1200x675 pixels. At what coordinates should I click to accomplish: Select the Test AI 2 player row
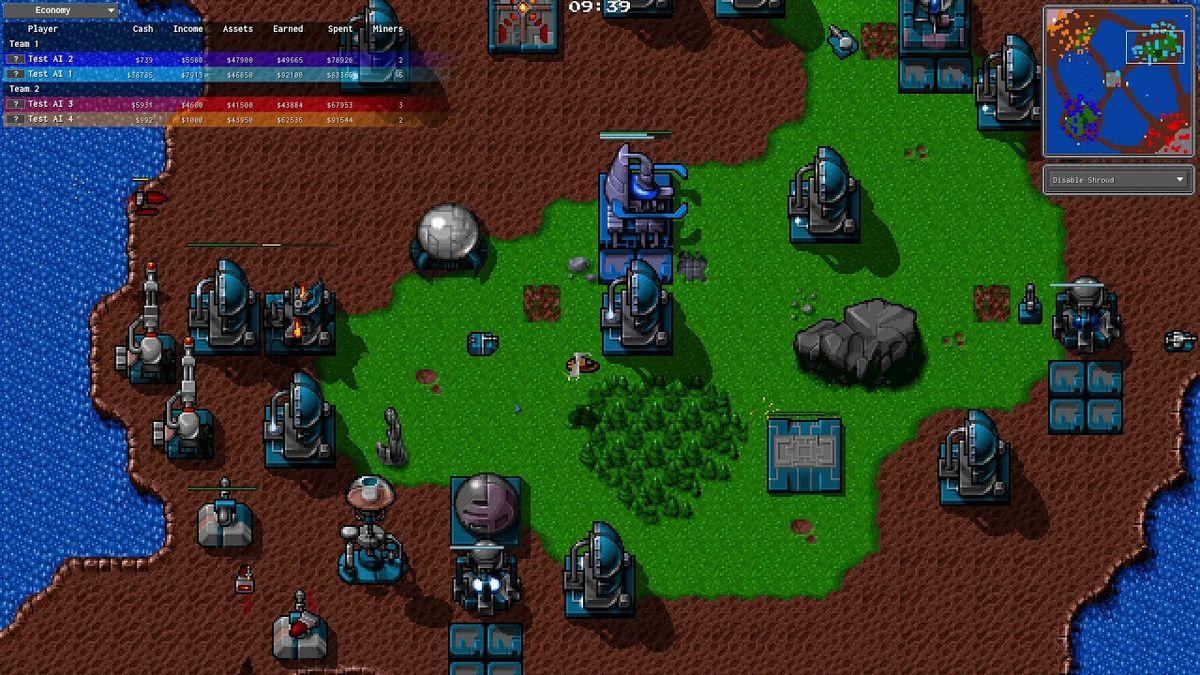(200, 59)
